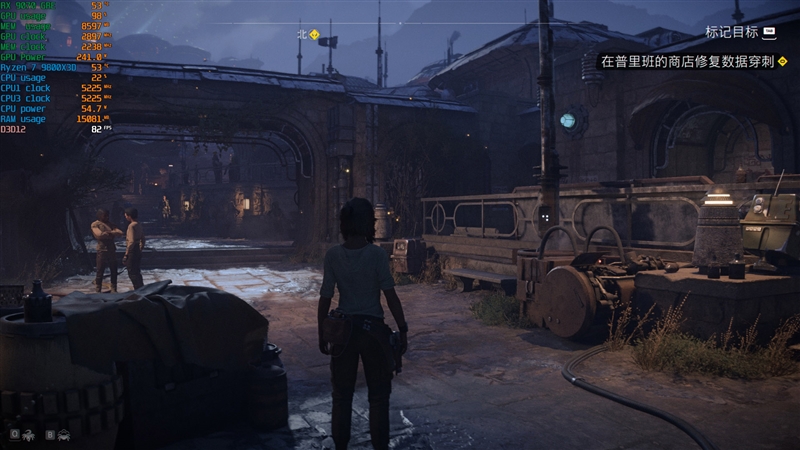Activate the Nix icon beside the B key
Viewport: 800px width, 450px height.
tap(63, 435)
